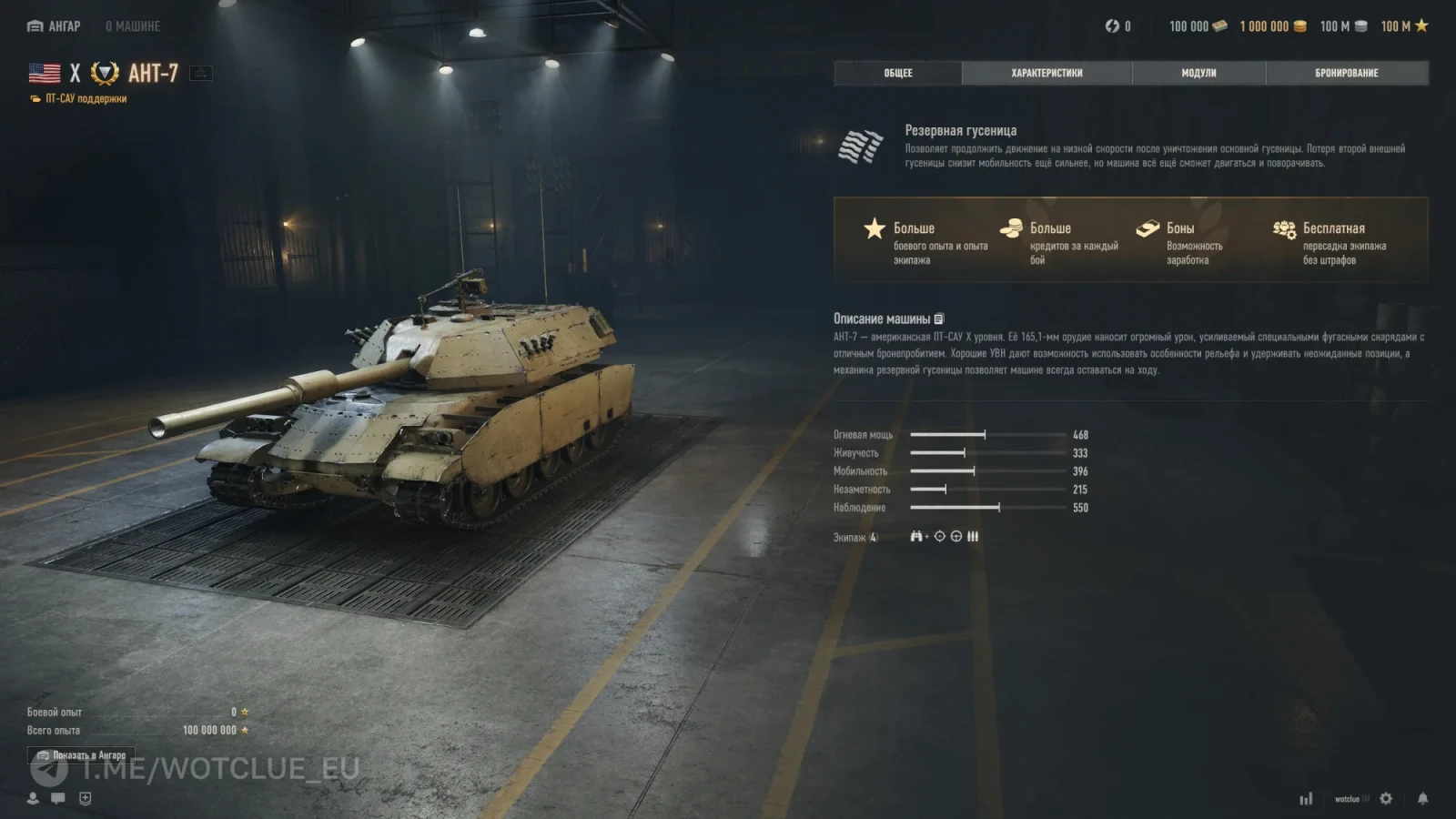Image resolution: width=1456 pixels, height=819 pixels.
Task: Select the Модули tab
Action: (x=1198, y=73)
